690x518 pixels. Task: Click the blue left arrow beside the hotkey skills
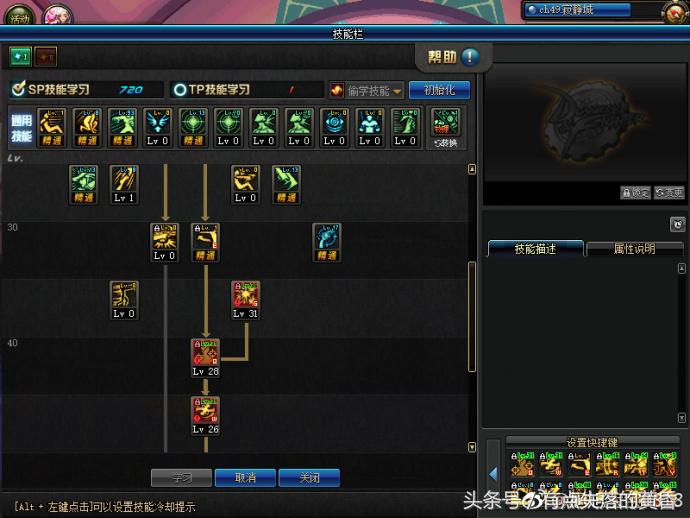(x=493, y=473)
